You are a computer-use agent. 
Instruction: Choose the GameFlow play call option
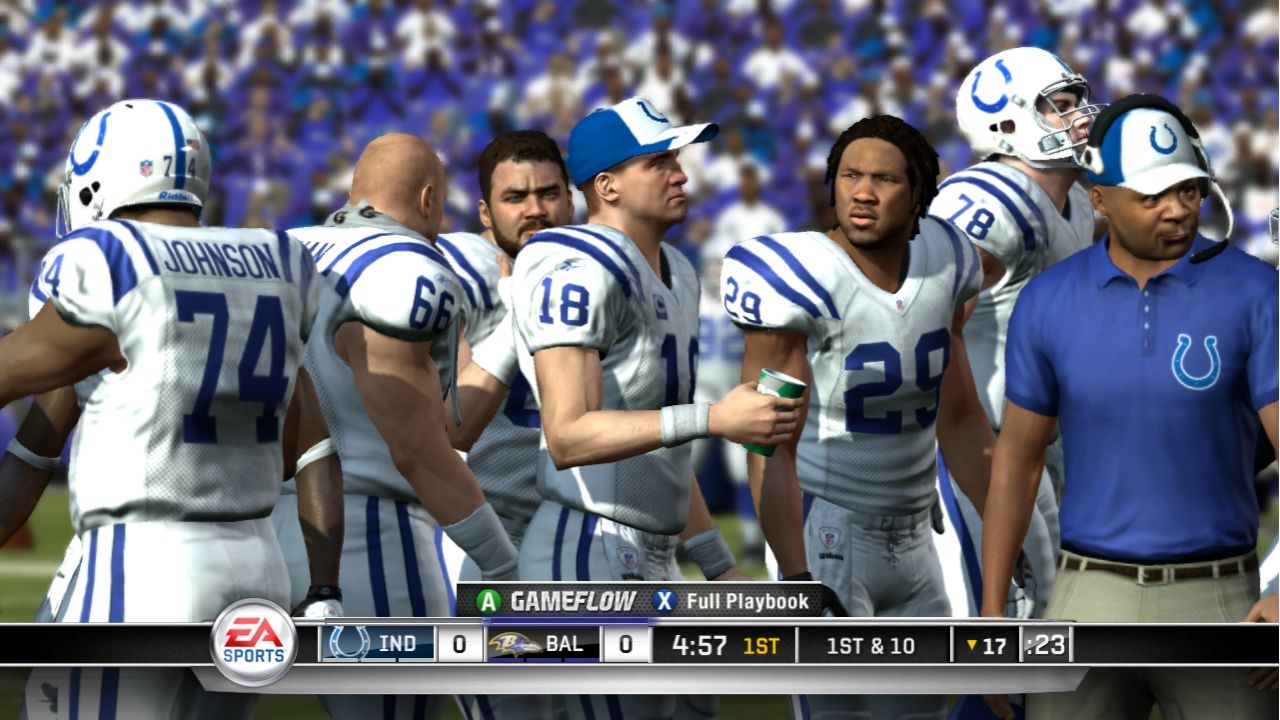[556, 601]
